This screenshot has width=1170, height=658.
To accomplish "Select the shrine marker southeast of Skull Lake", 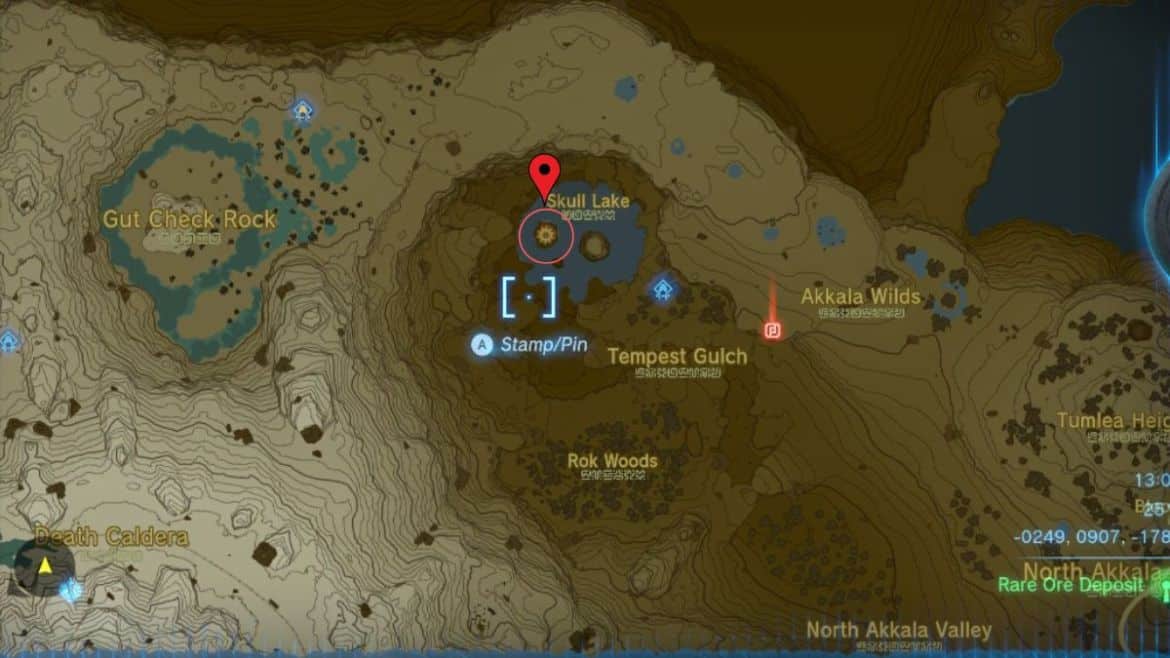I will click(x=662, y=290).
